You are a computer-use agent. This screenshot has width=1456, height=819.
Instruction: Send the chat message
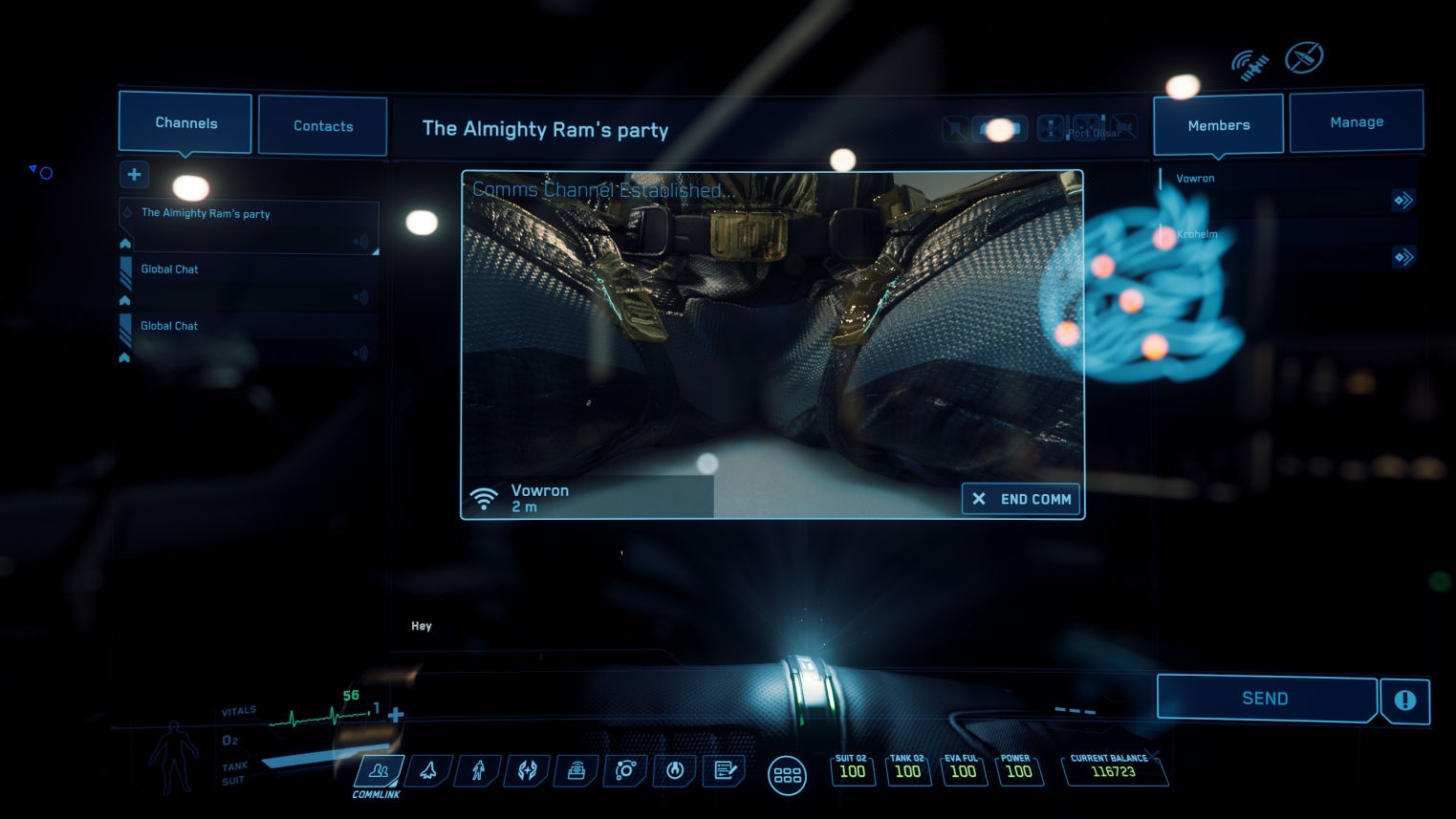pyautogui.click(x=1265, y=699)
